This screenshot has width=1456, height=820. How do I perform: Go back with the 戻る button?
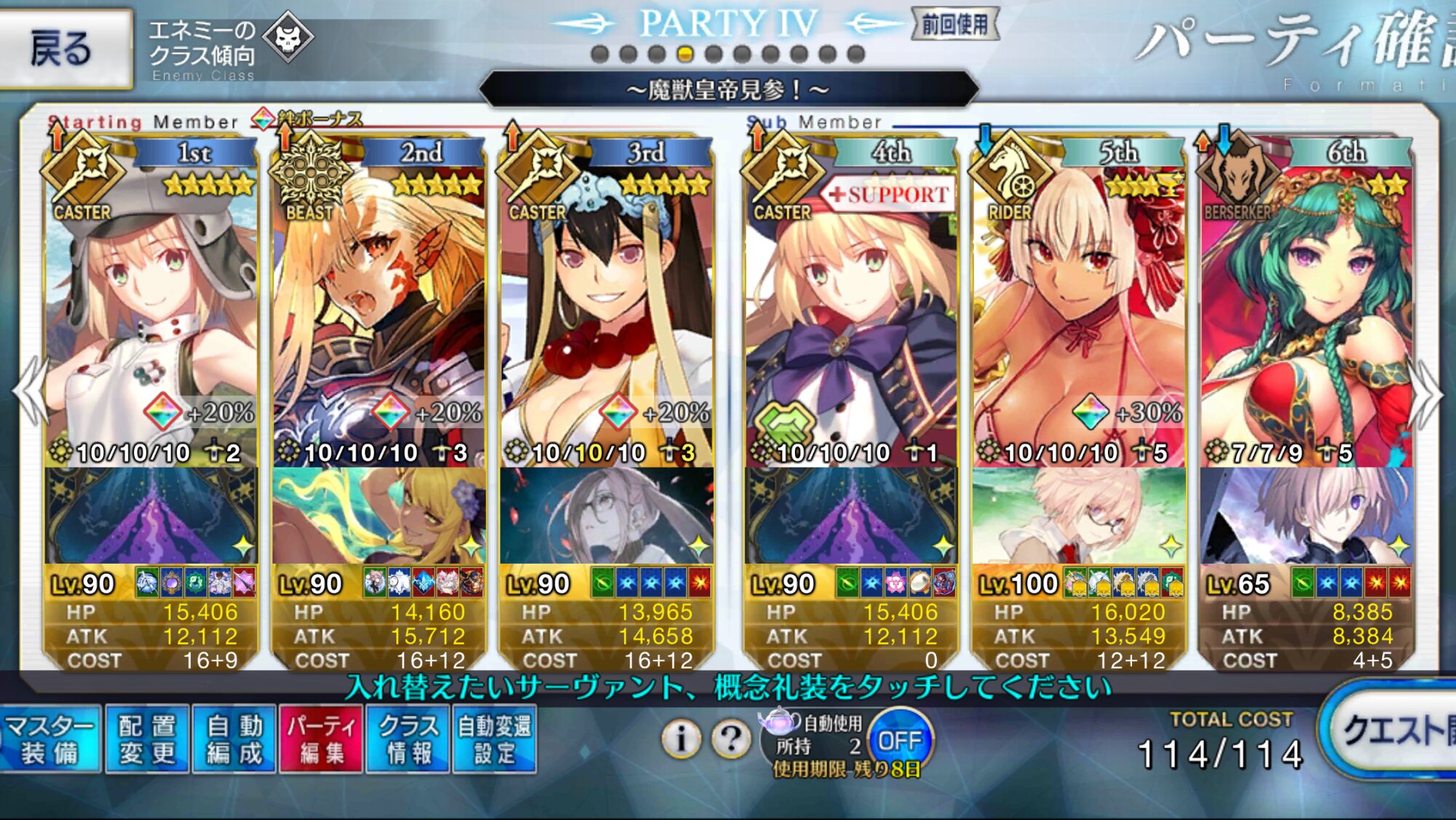click(x=64, y=49)
